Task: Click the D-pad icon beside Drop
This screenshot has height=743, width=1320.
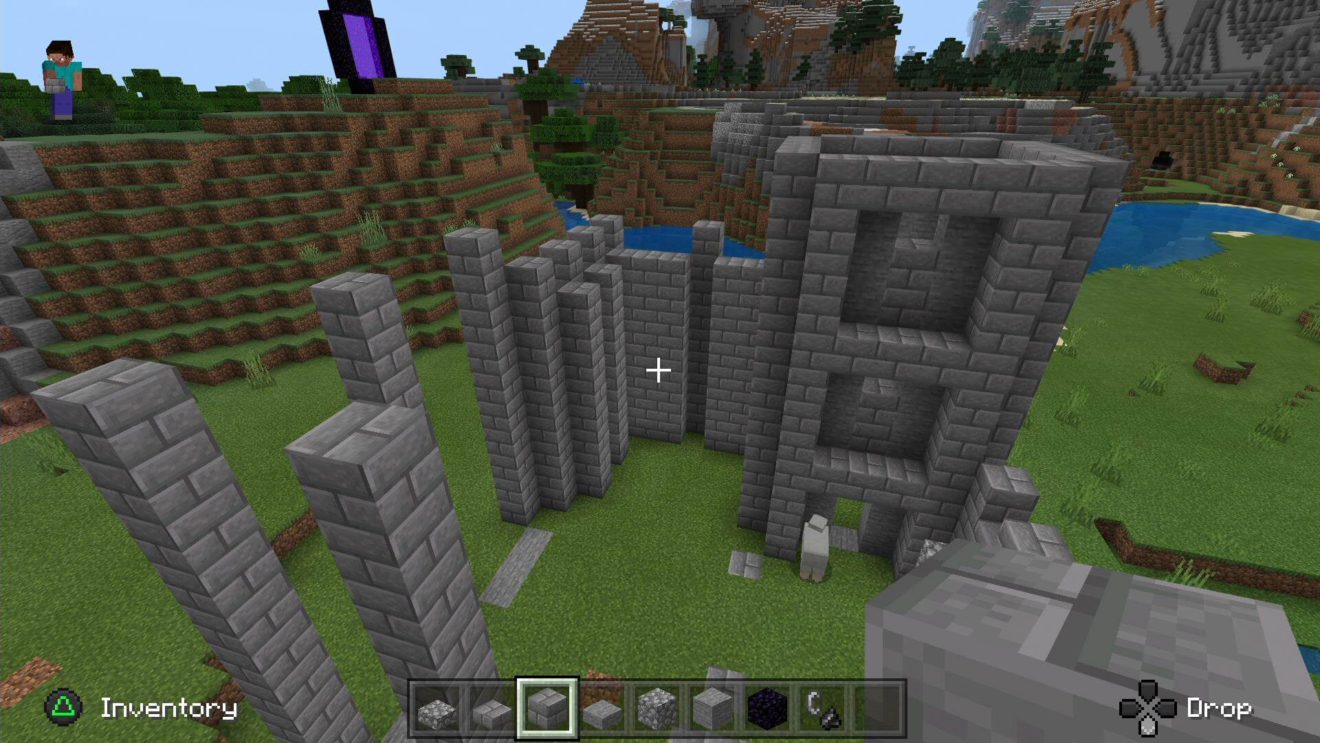Action: click(1147, 708)
